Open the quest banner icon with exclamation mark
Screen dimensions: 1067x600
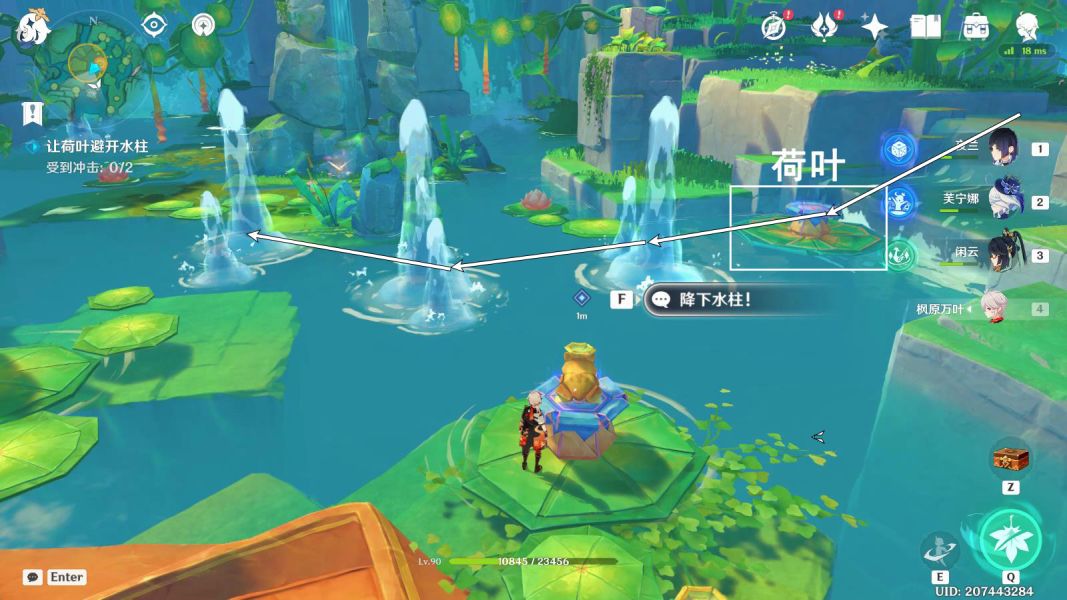point(33,113)
